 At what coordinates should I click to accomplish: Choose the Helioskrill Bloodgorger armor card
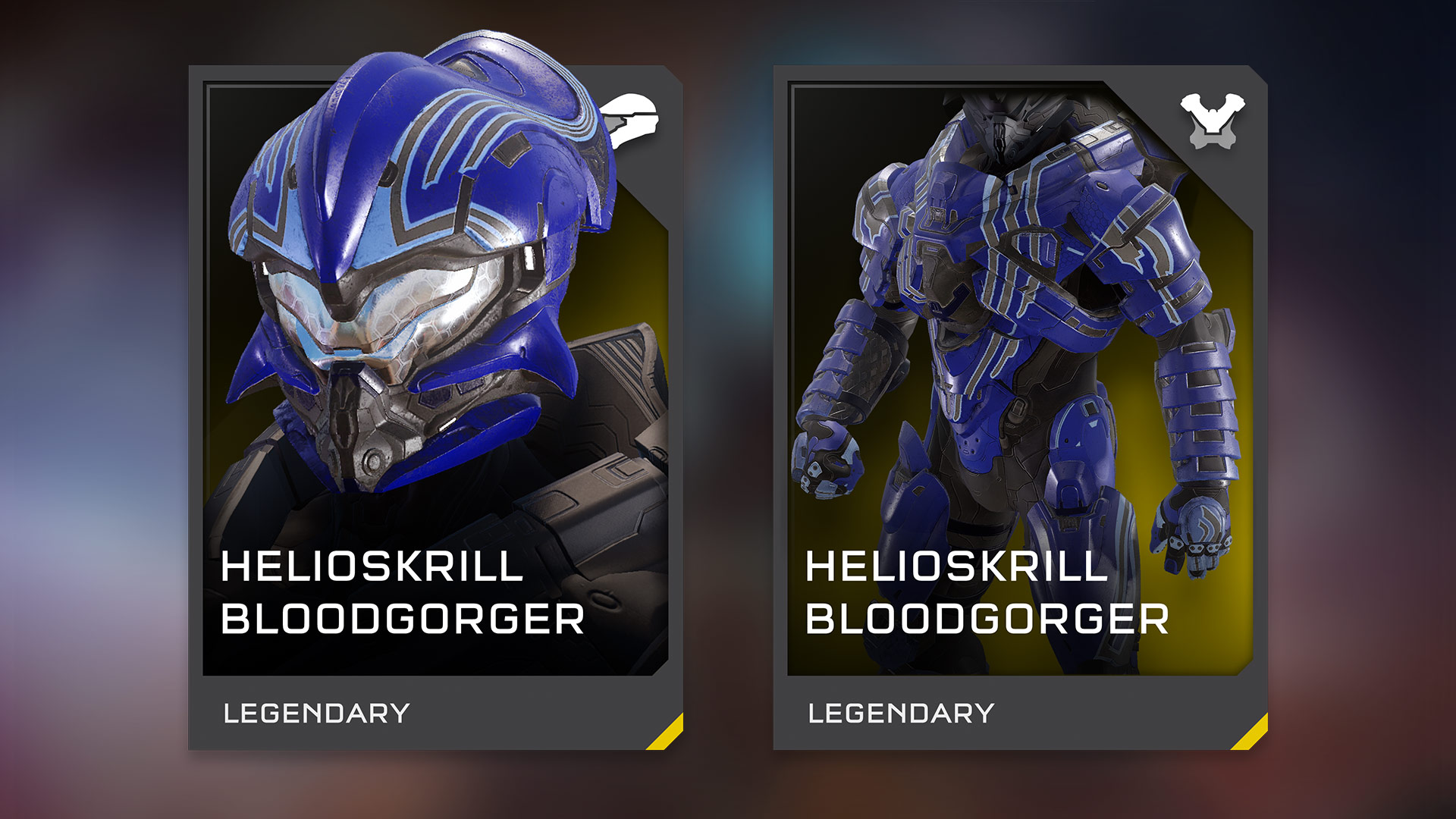click(1020, 408)
